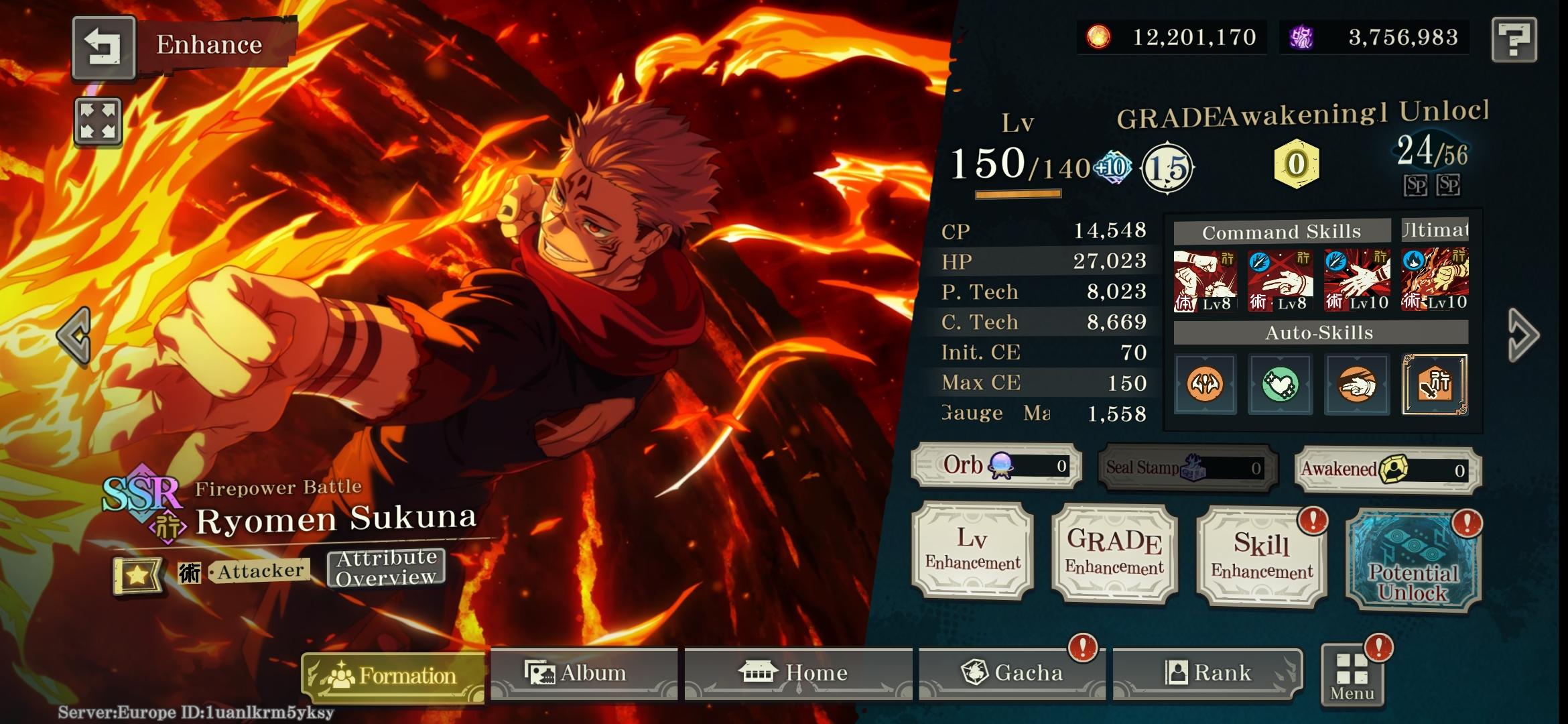Open Lv Enhancement
The width and height of the screenshot is (1568, 724).
coord(973,550)
